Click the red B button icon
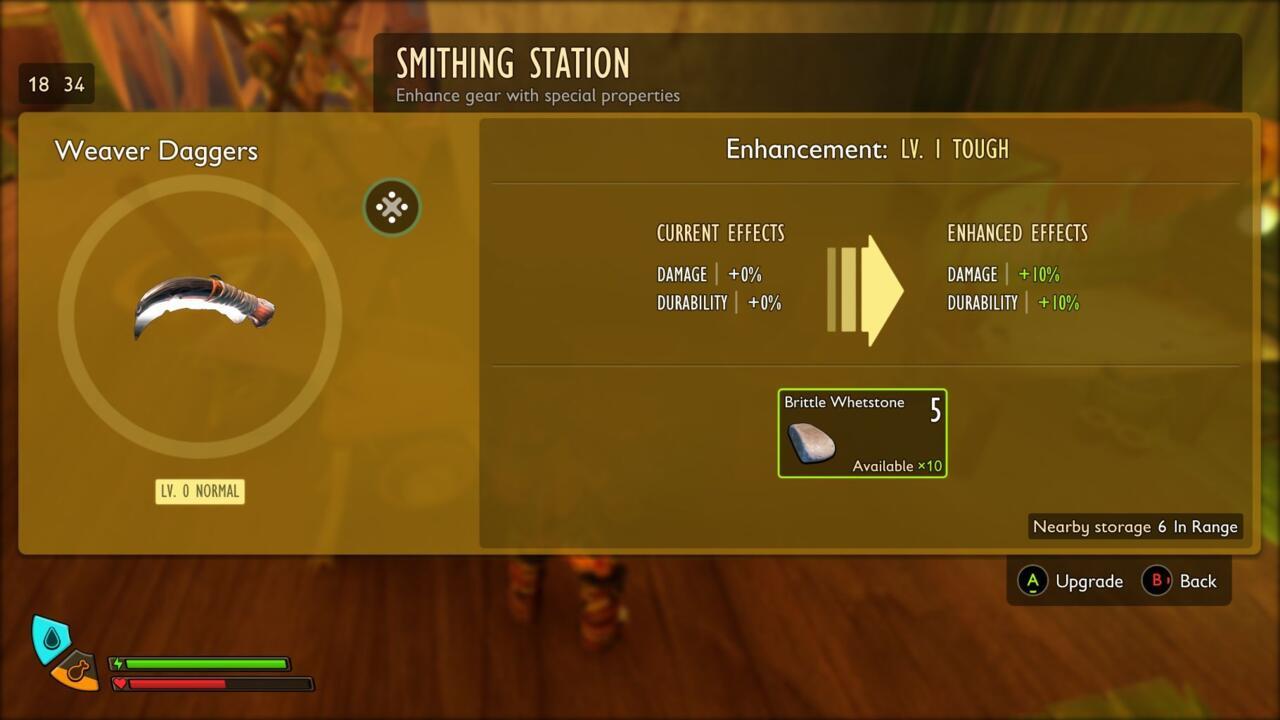 tap(1155, 581)
